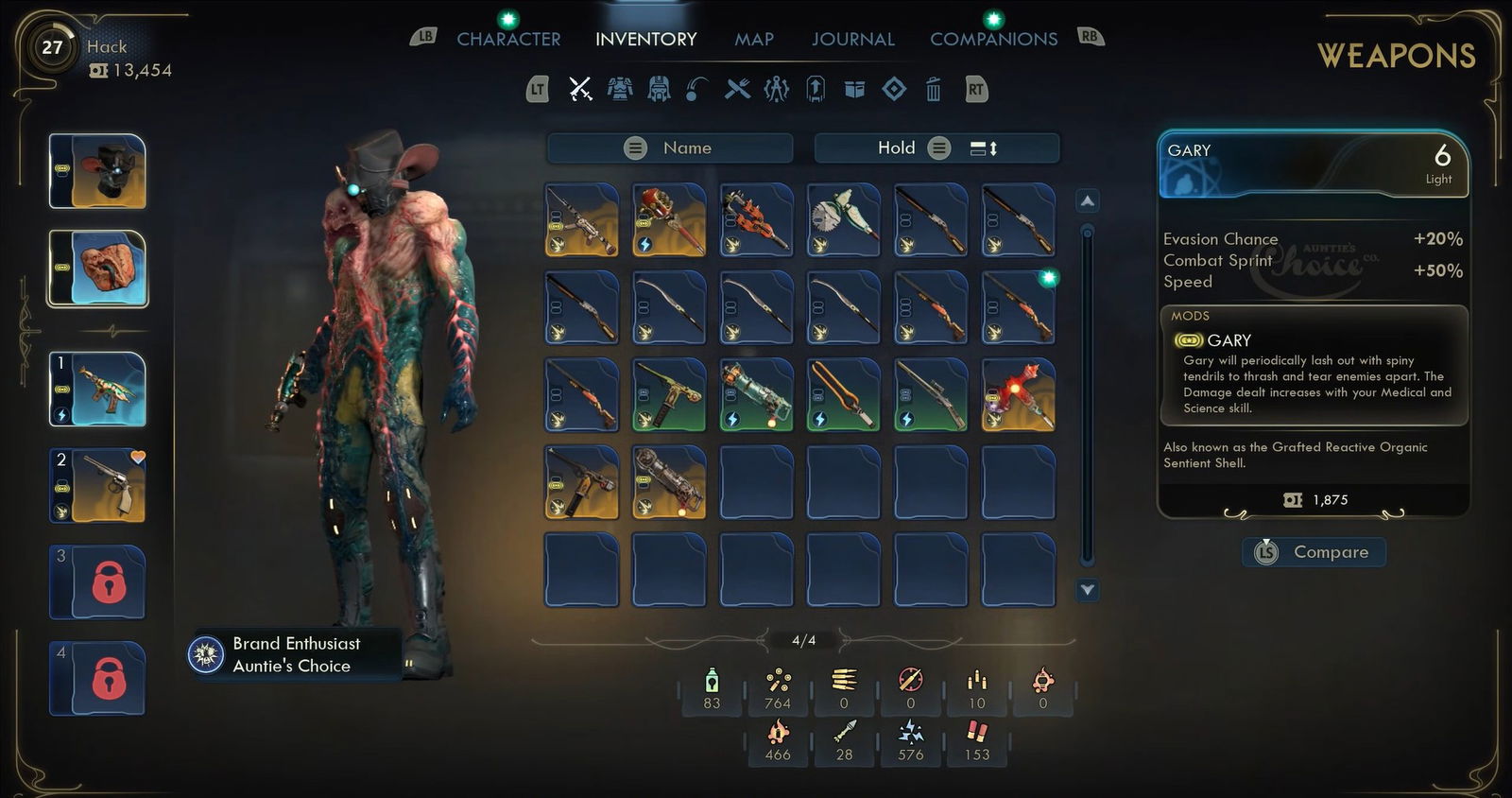This screenshot has width=1512, height=798.
Task: Pick the red glowing spiked weapon
Action: (1018, 395)
